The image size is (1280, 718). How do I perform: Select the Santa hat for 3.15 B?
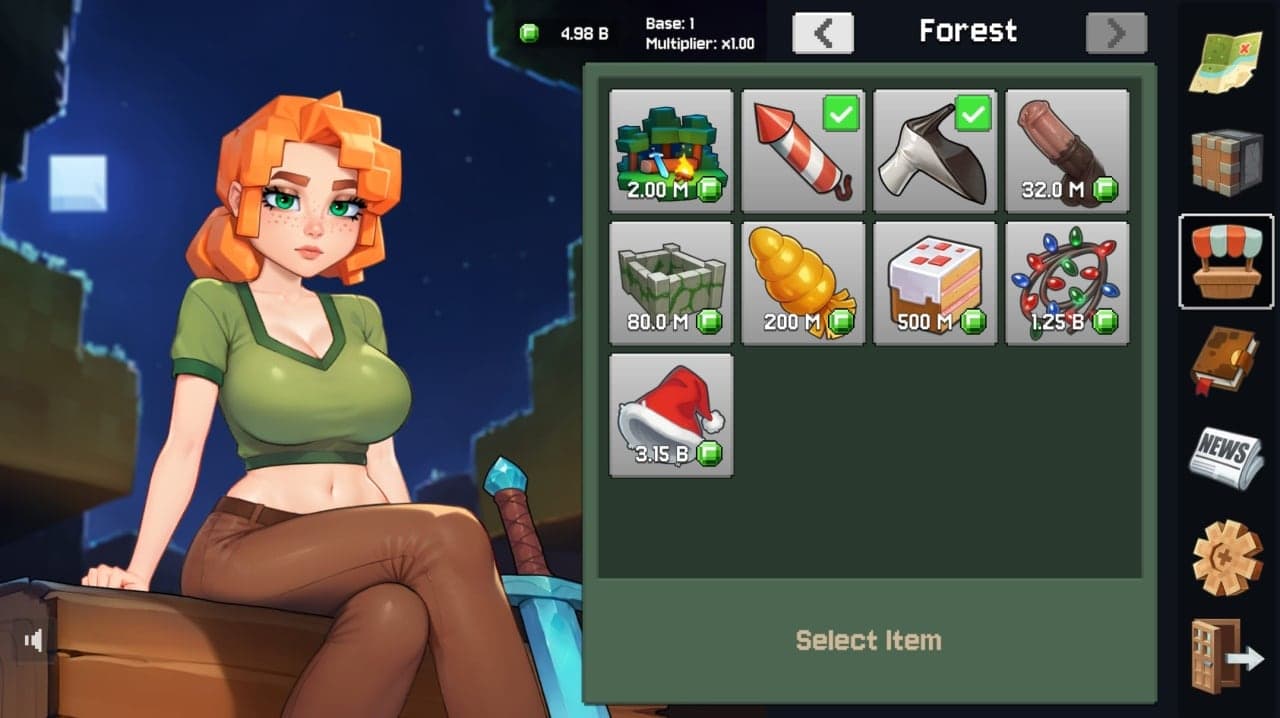pos(671,415)
